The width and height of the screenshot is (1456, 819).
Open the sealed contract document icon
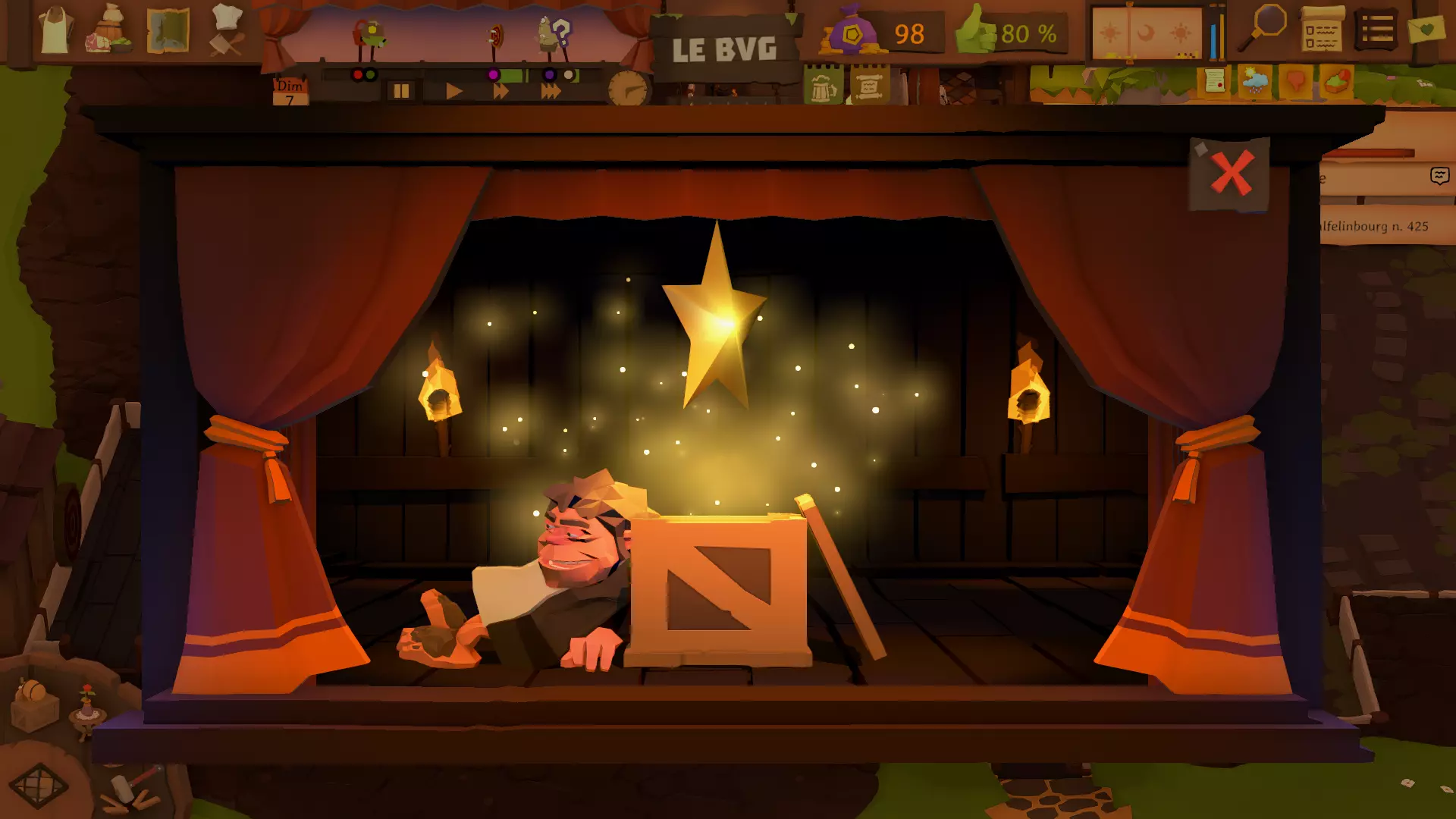point(1214,80)
